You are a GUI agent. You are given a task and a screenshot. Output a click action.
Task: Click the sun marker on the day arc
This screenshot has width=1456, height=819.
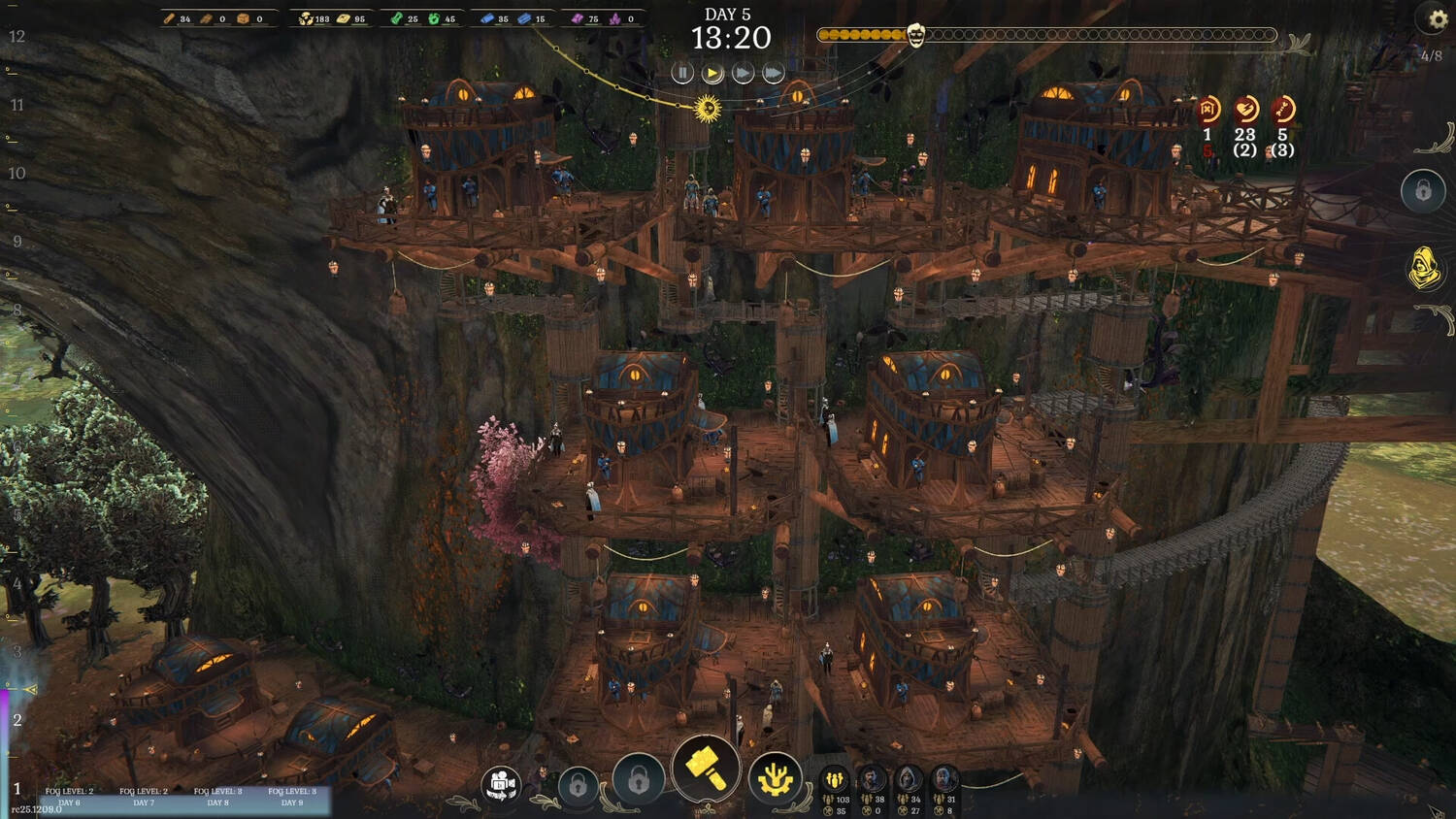[708, 109]
